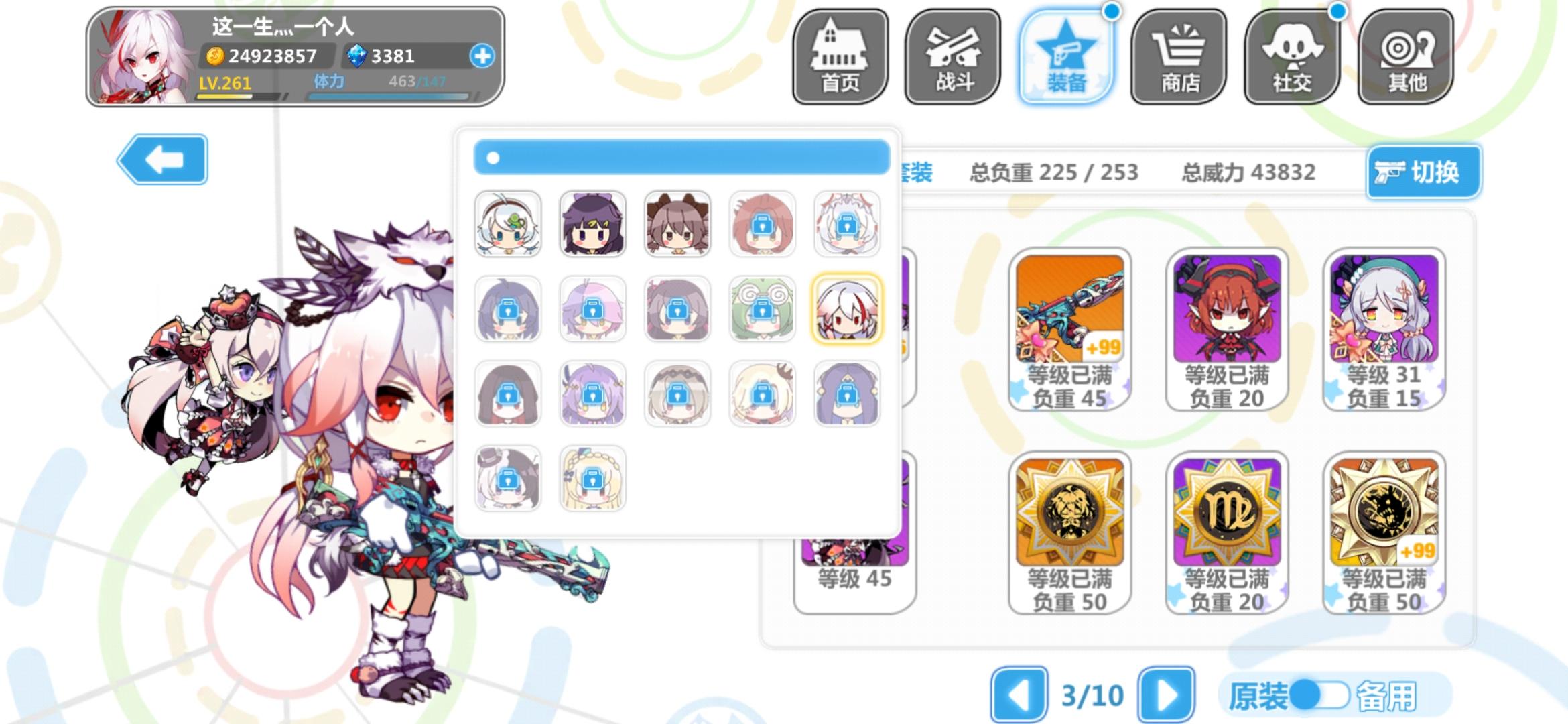This screenshot has width=1568, height=724.
Task: Select the highlighted white-haired character portrait
Action: pos(847,310)
